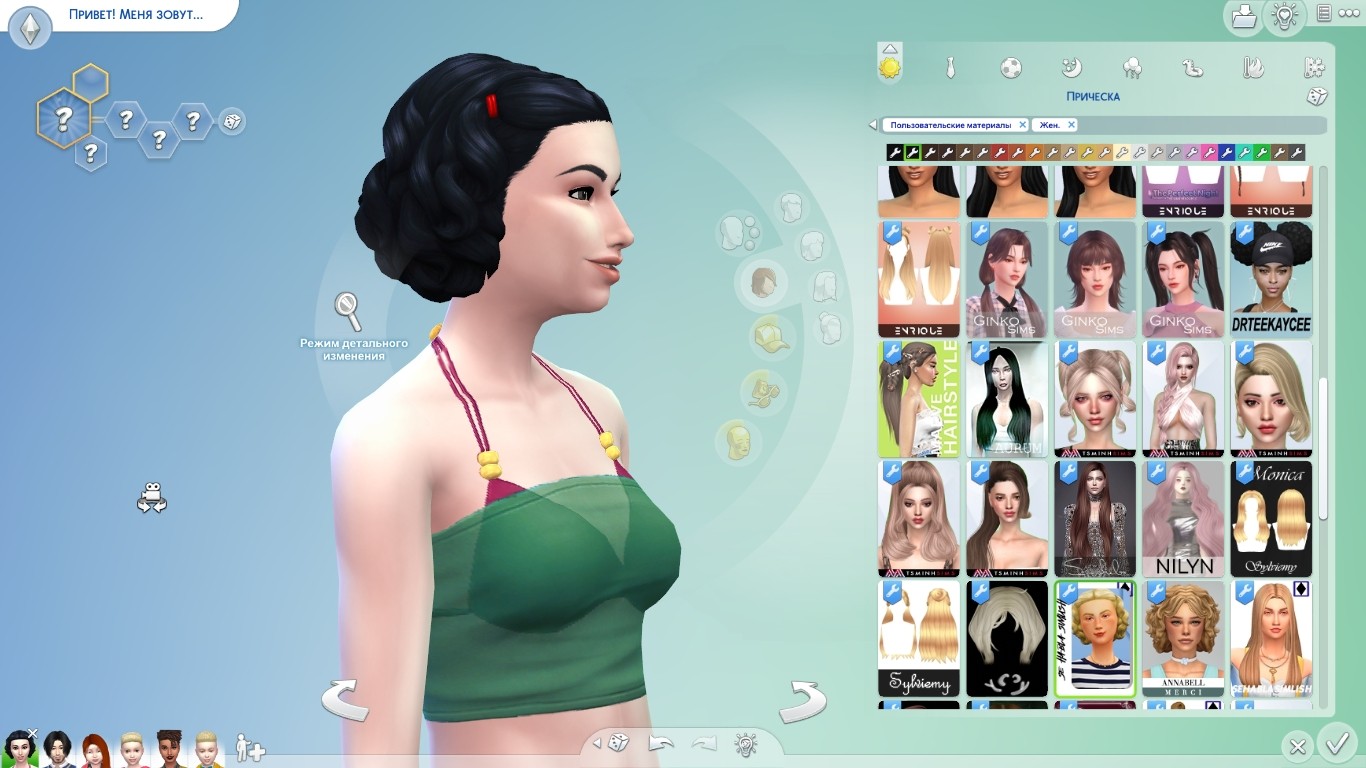Select the DRTEEKAYCEE hairstyle thumbnail
The height and width of the screenshot is (768, 1366).
(1271, 280)
